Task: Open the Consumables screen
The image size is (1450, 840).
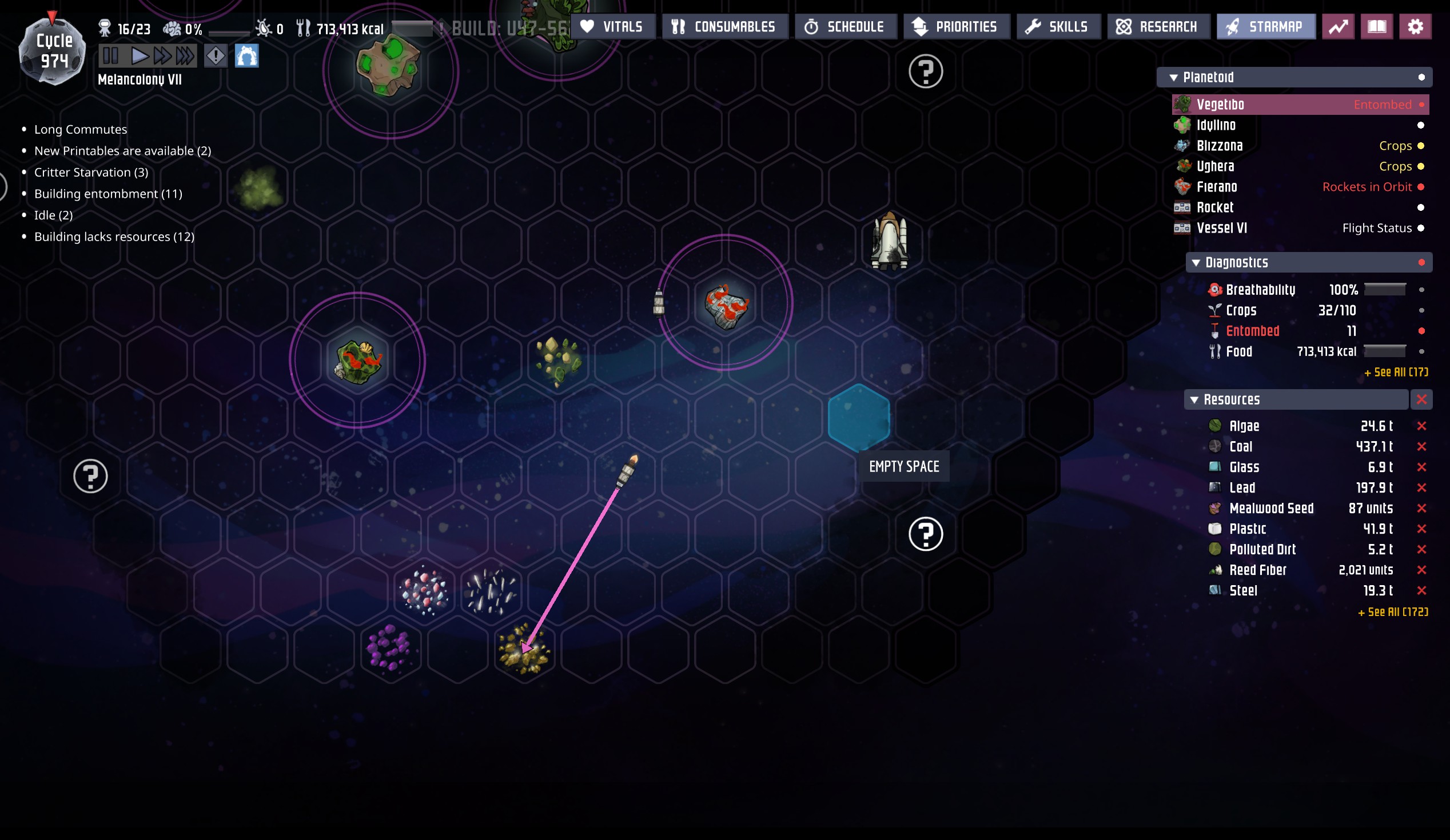Action: [x=724, y=26]
